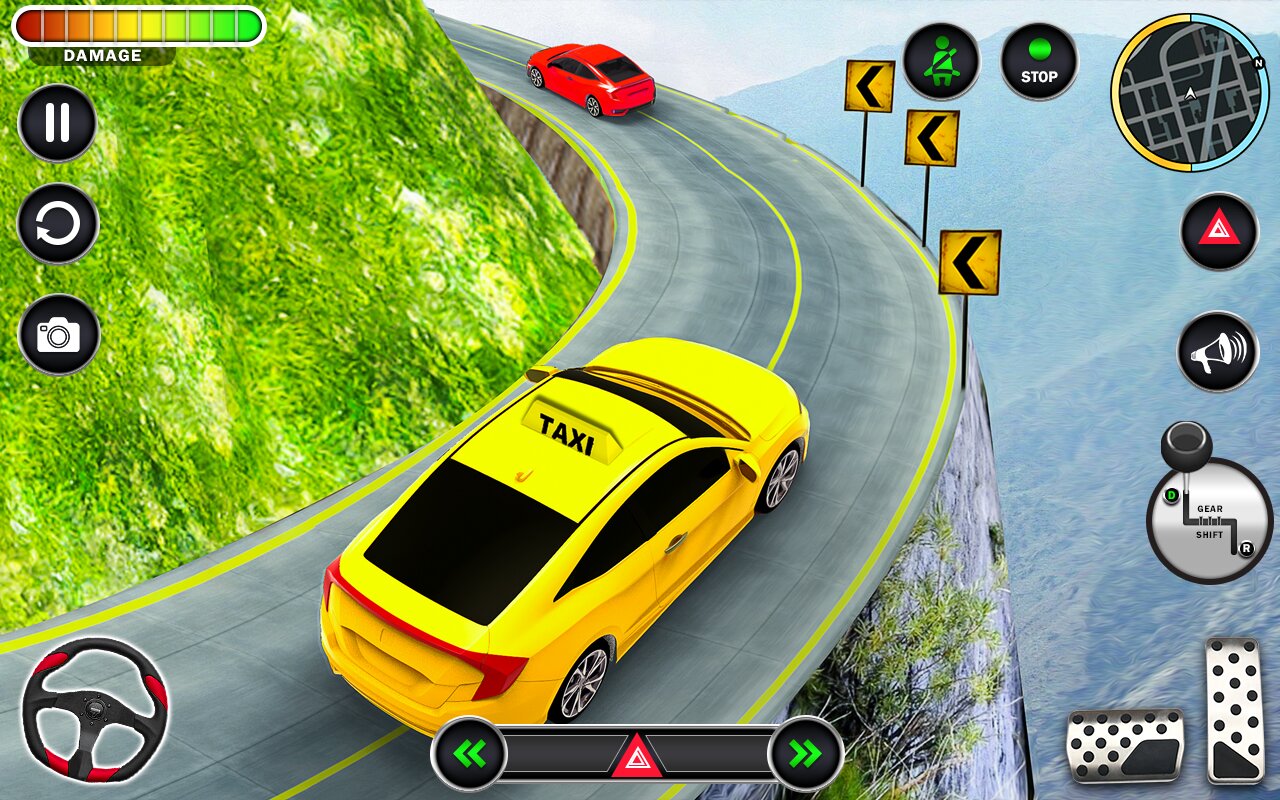Step on the accelerator pedal
1280x800 pixels.
pyautogui.click(x=1234, y=710)
